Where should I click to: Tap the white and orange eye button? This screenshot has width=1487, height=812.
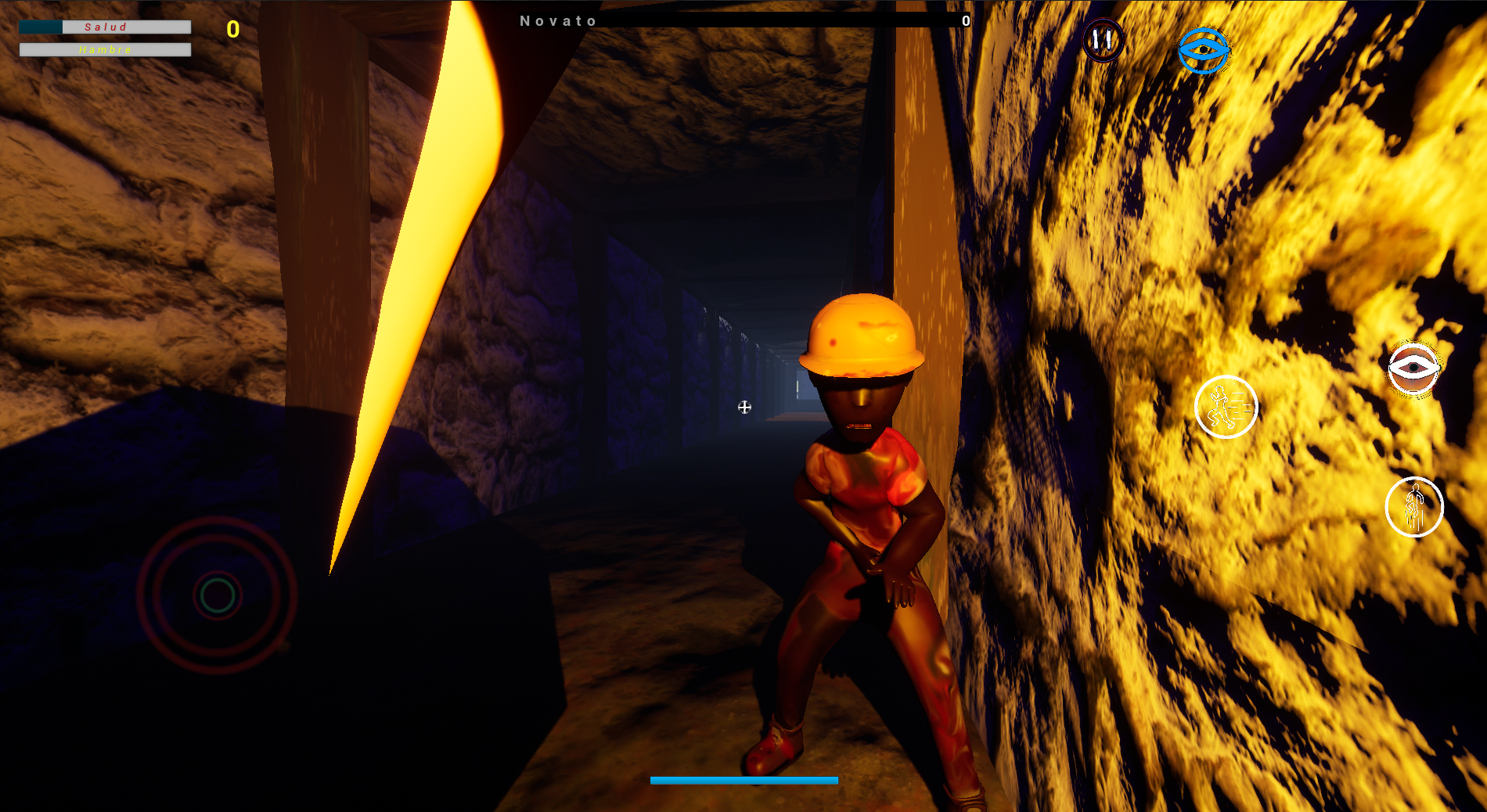point(1413,368)
